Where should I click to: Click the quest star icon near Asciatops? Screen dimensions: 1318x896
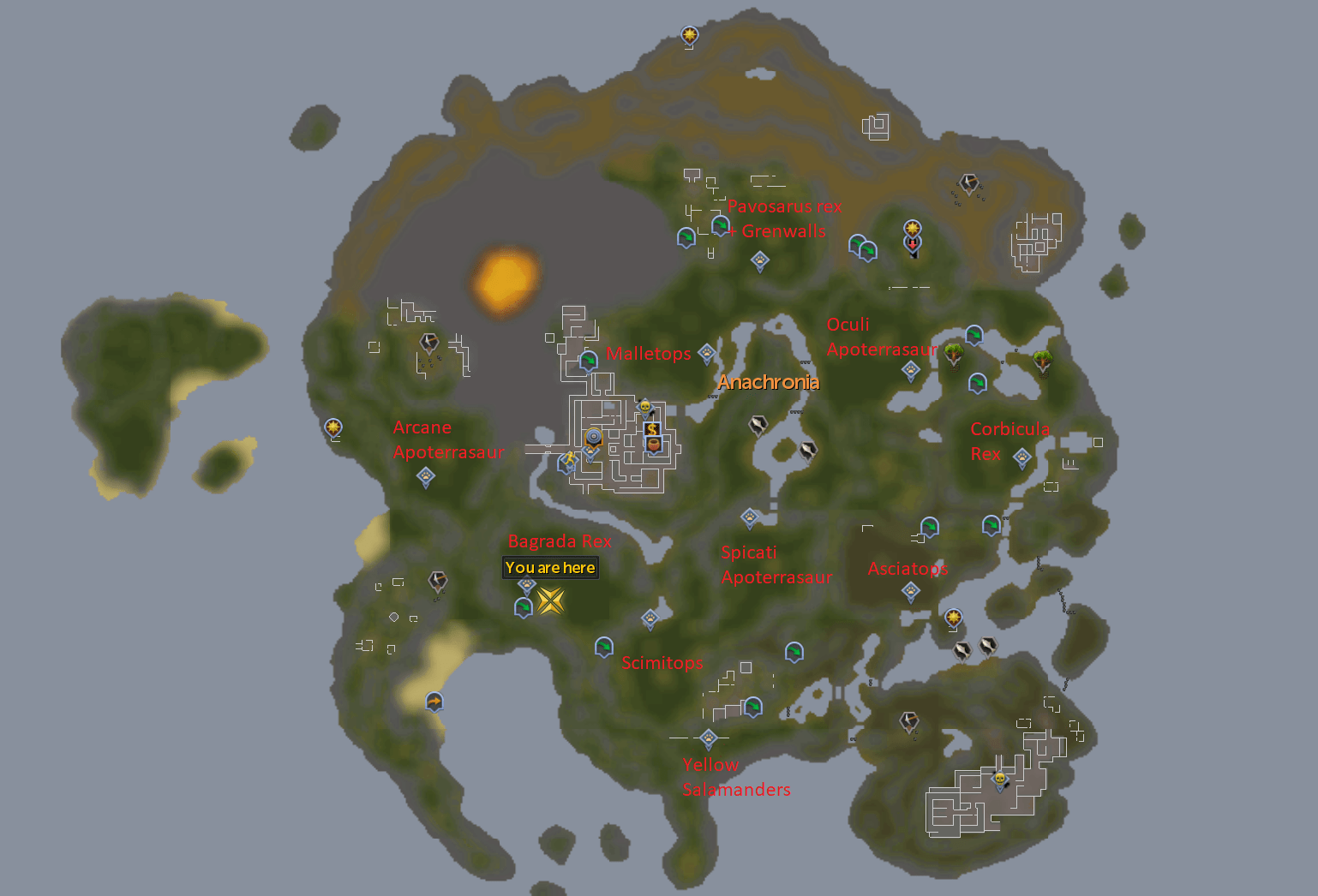(954, 618)
